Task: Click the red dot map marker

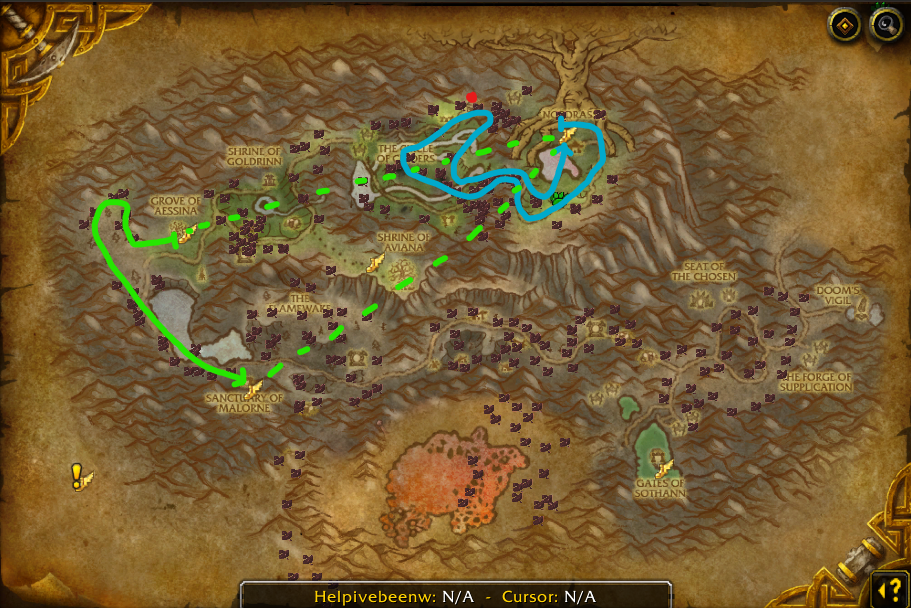Action: point(472,98)
